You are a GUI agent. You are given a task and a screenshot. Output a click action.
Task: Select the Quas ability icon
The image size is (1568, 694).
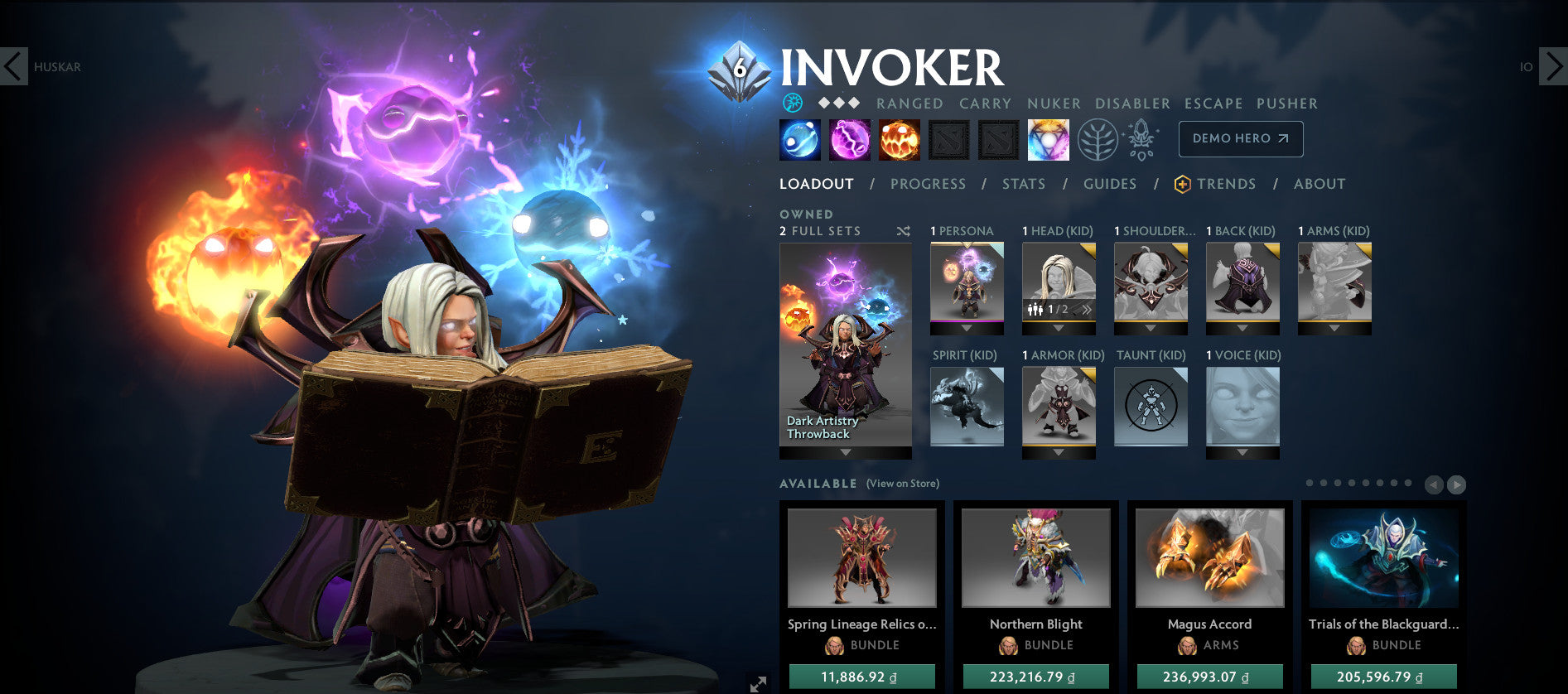coord(799,138)
